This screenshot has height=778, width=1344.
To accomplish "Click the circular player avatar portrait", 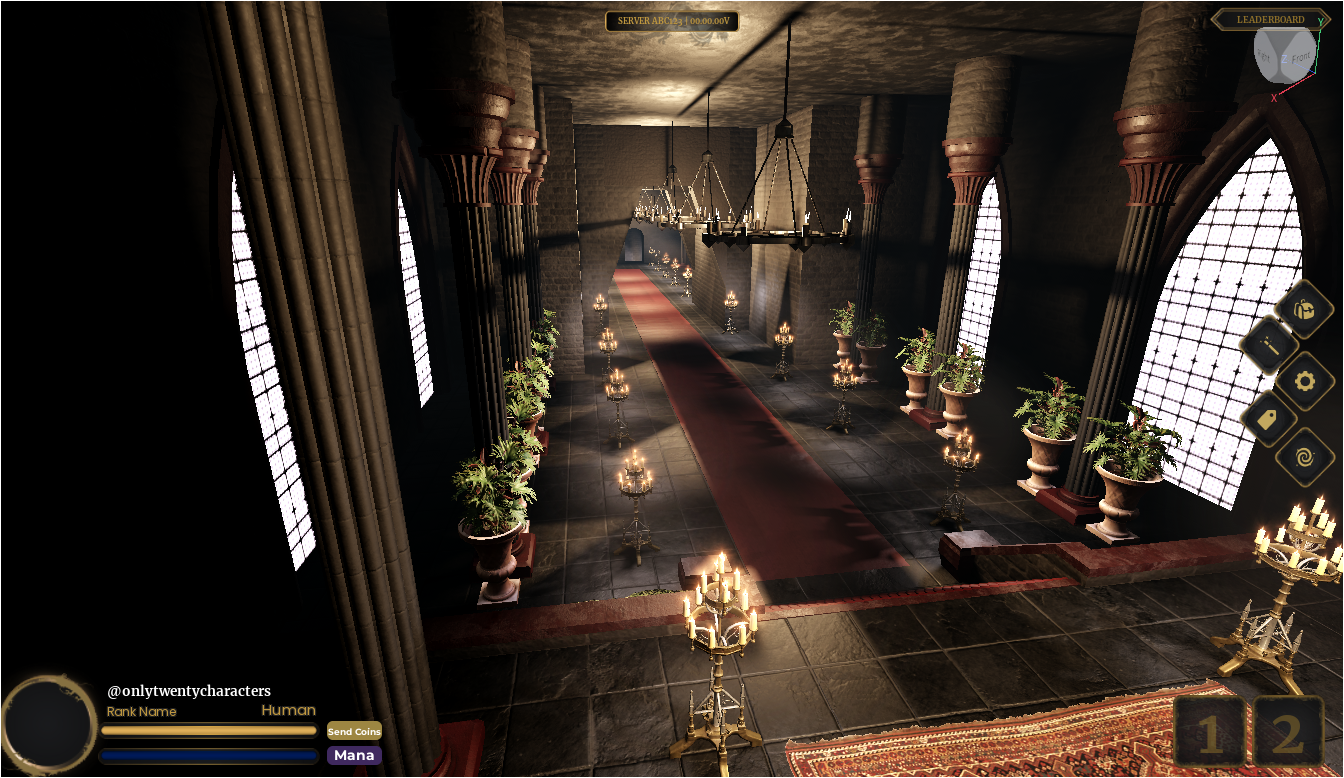I will (x=49, y=724).
